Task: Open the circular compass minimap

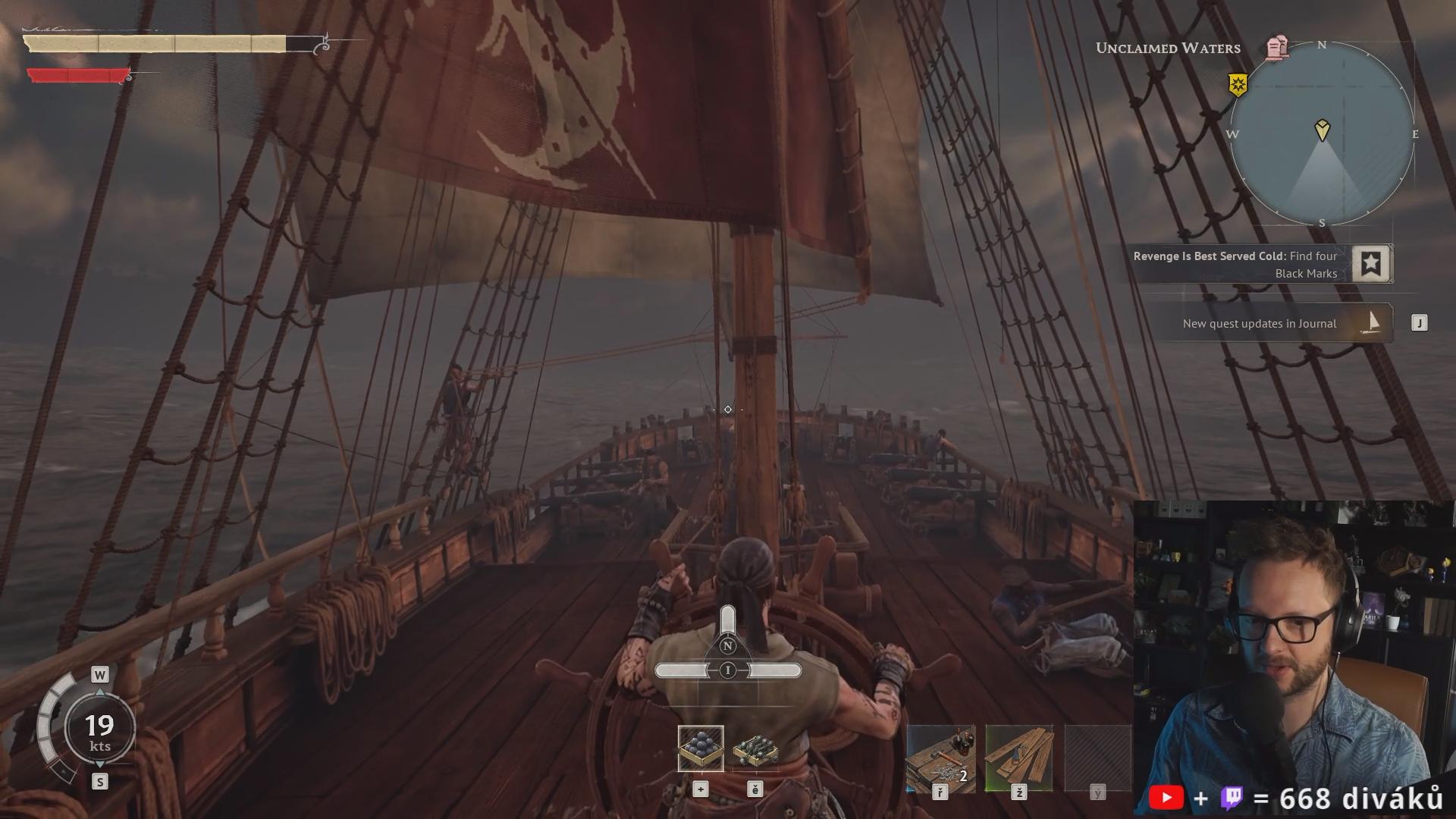Action: pyautogui.click(x=1322, y=133)
